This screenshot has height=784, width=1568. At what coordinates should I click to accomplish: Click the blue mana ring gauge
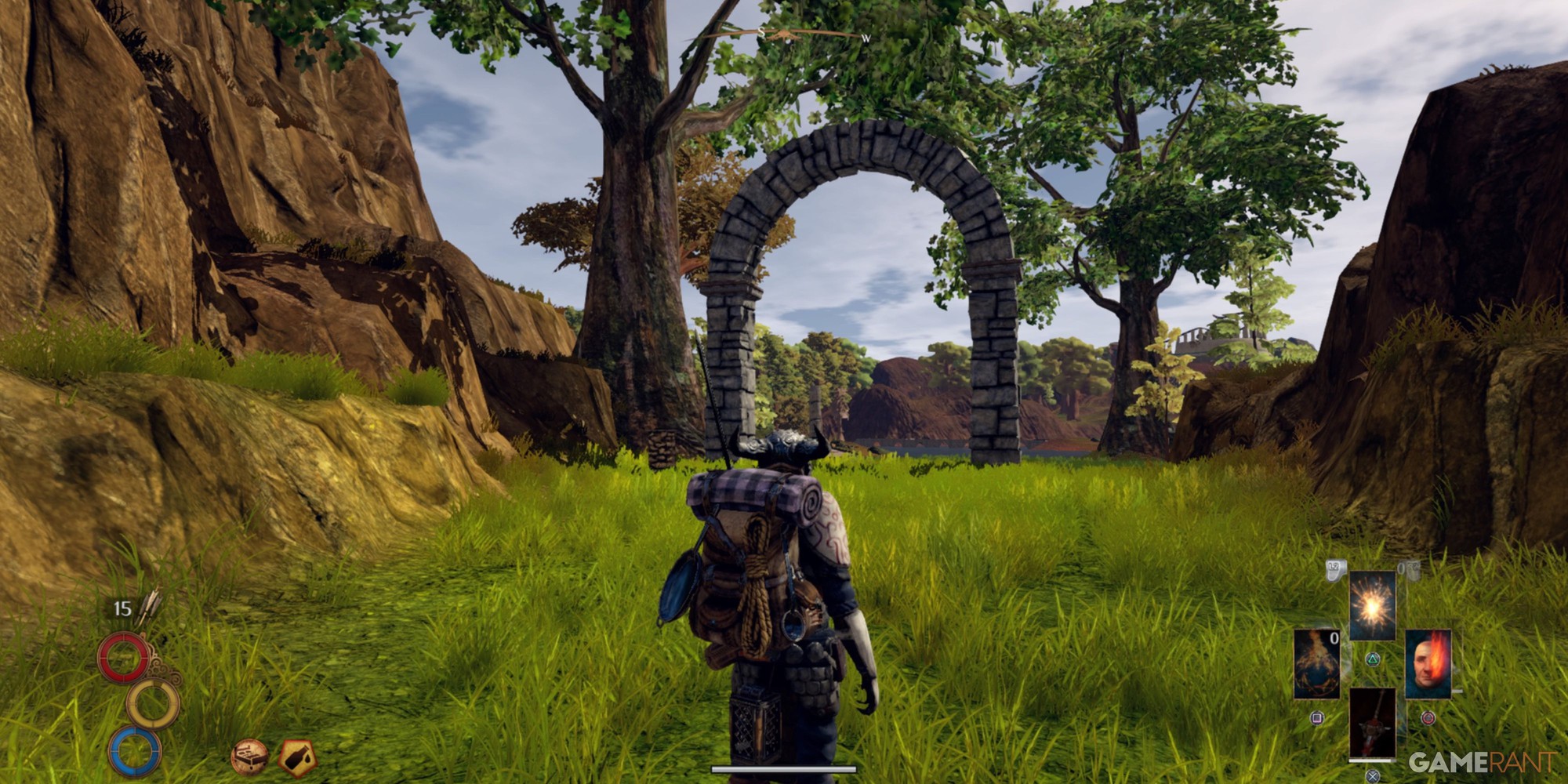point(136,753)
